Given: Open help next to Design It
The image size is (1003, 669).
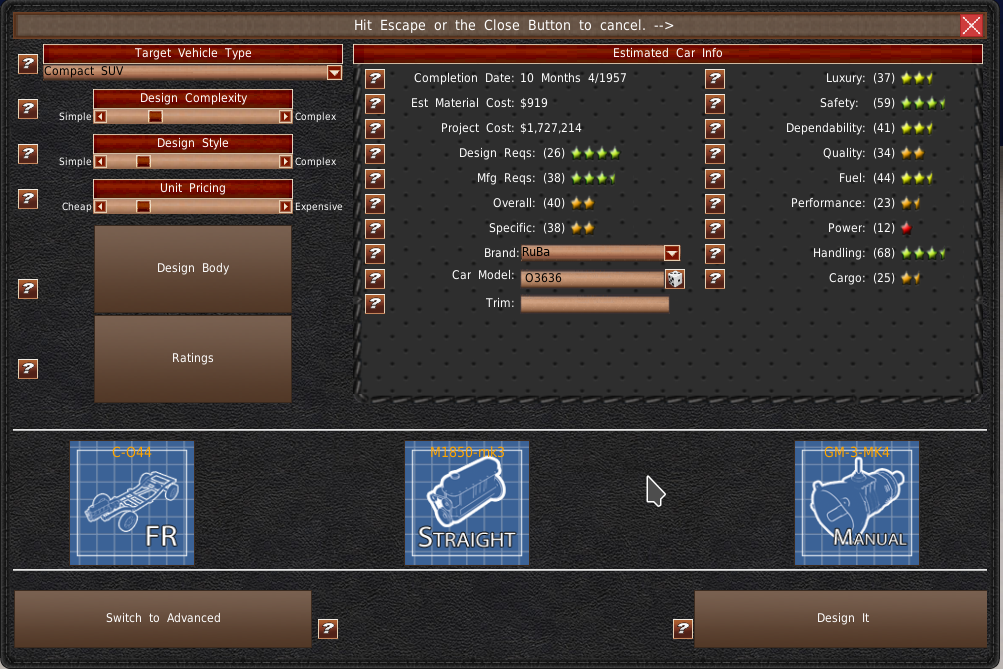Looking at the screenshot, I should [x=683, y=628].
